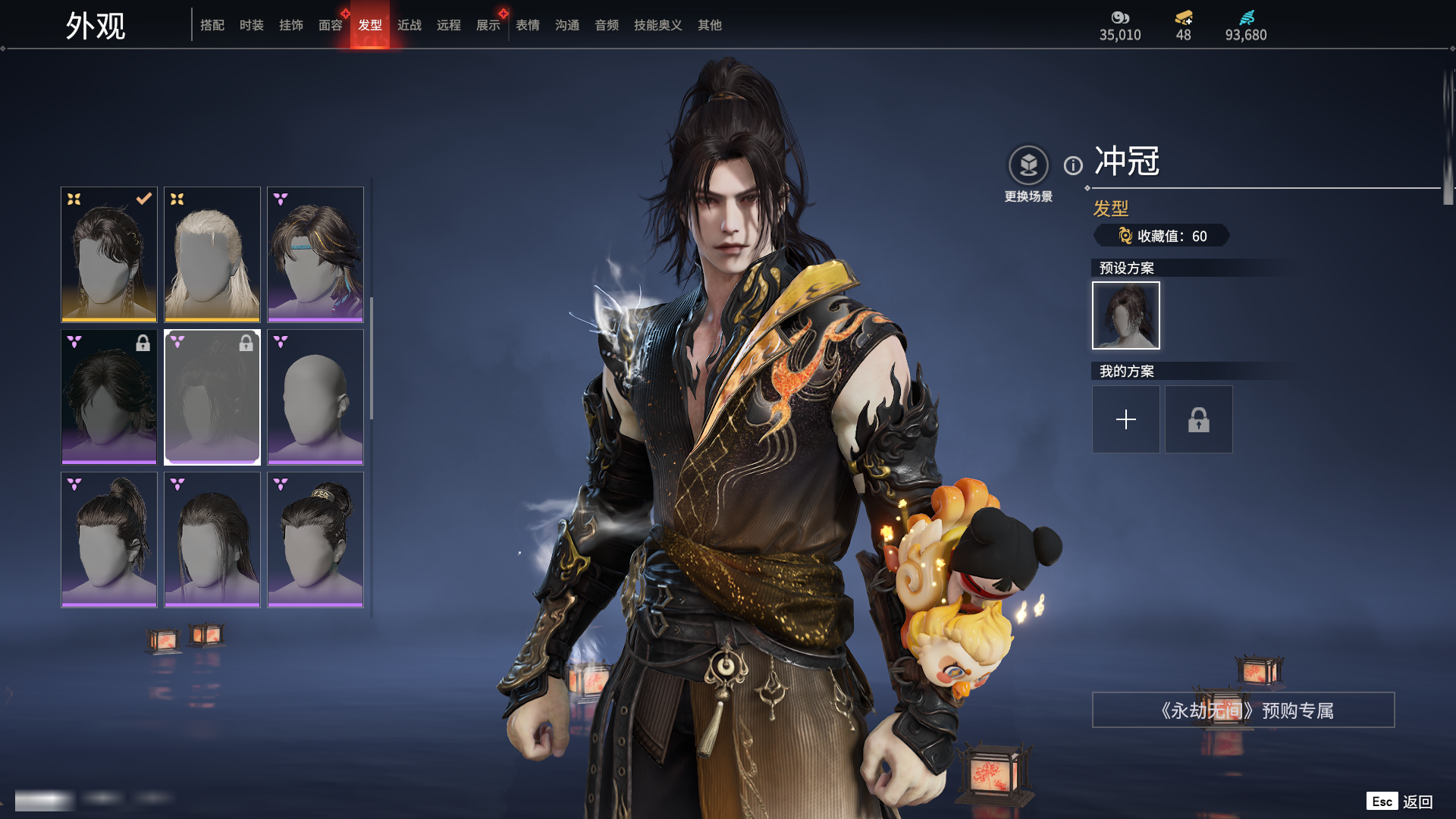Open the info icon beside 冲冠
This screenshot has width=1456, height=819.
tap(1073, 165)
